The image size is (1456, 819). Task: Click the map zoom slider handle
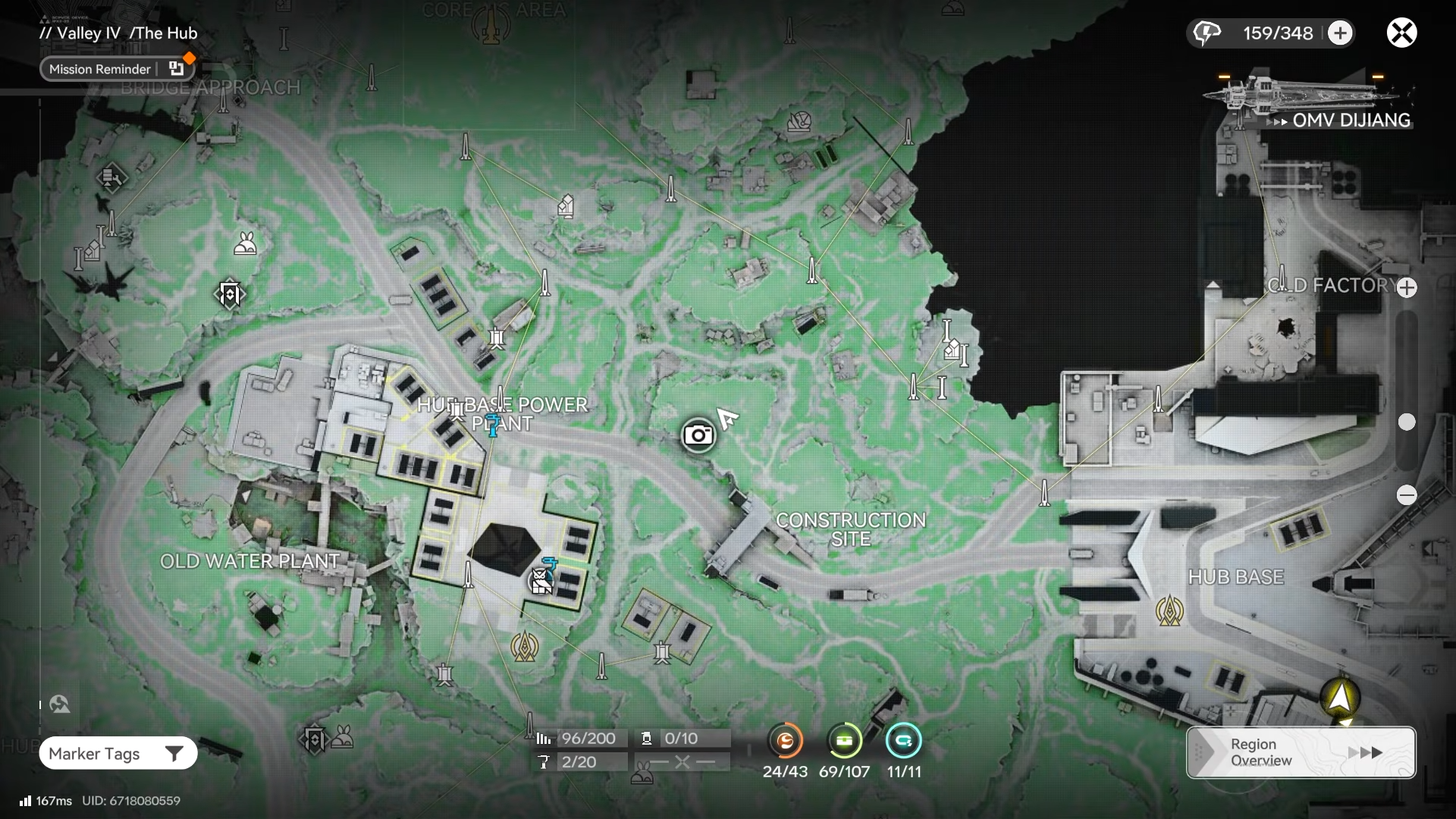[1407, 422]
